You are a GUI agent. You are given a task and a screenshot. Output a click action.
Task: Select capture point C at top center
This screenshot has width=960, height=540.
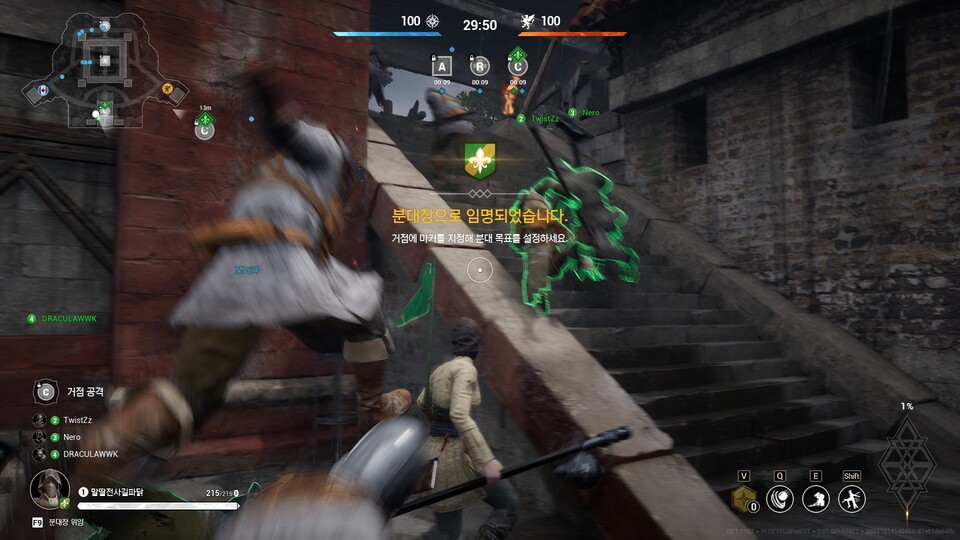[x=518, y=66]
